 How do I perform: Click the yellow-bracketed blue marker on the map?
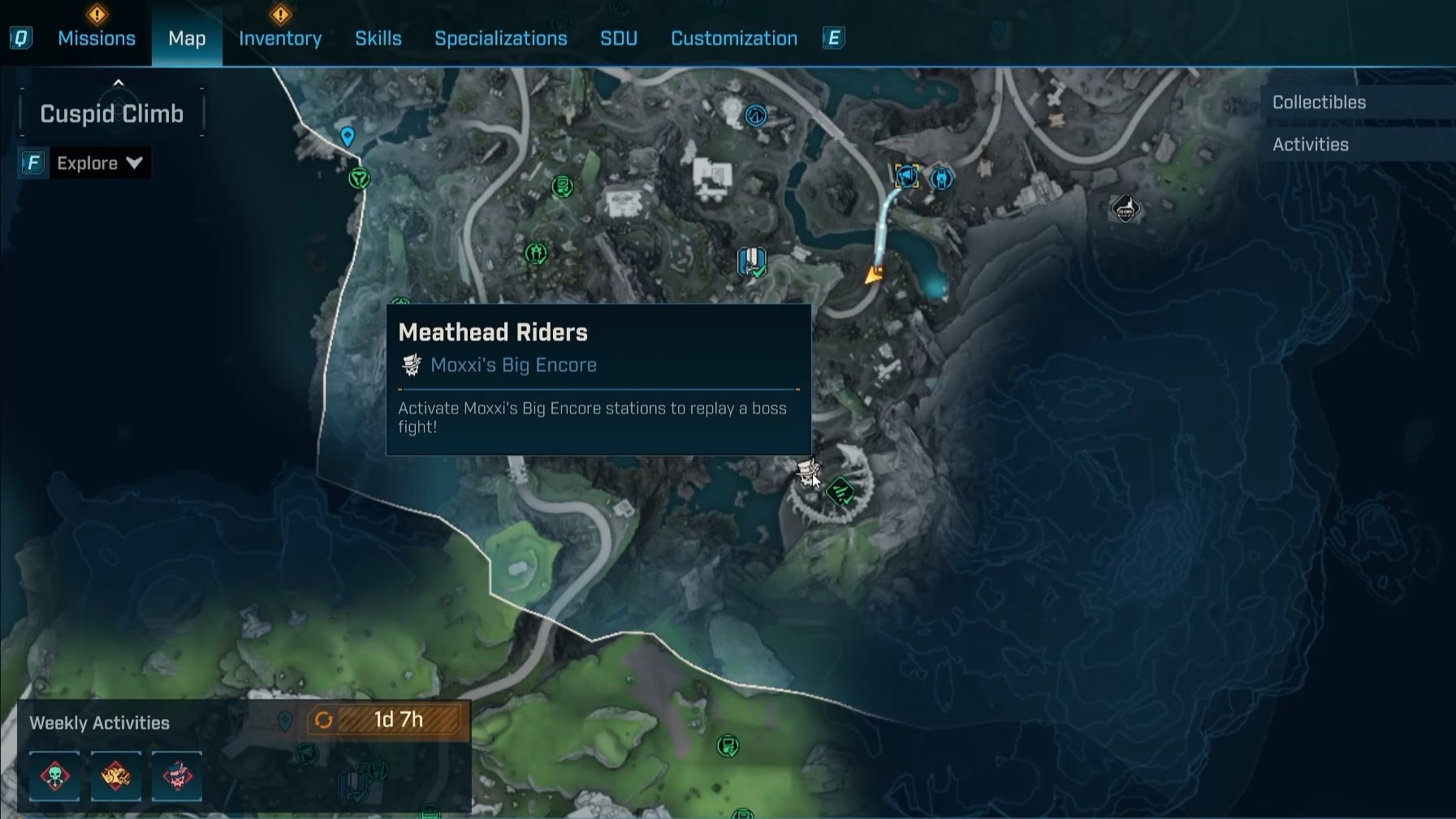[x=906, y=176]
